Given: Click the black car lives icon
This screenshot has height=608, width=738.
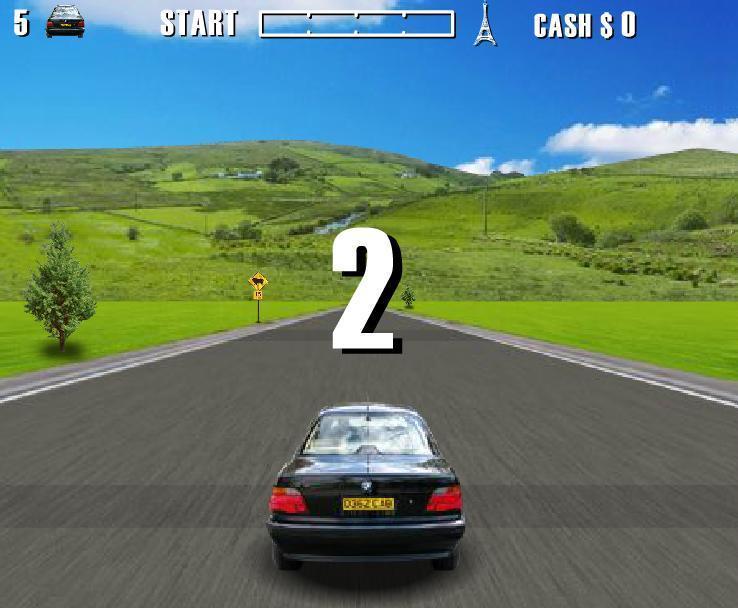Looking at the screenshot, I should [x=65, y=22].
